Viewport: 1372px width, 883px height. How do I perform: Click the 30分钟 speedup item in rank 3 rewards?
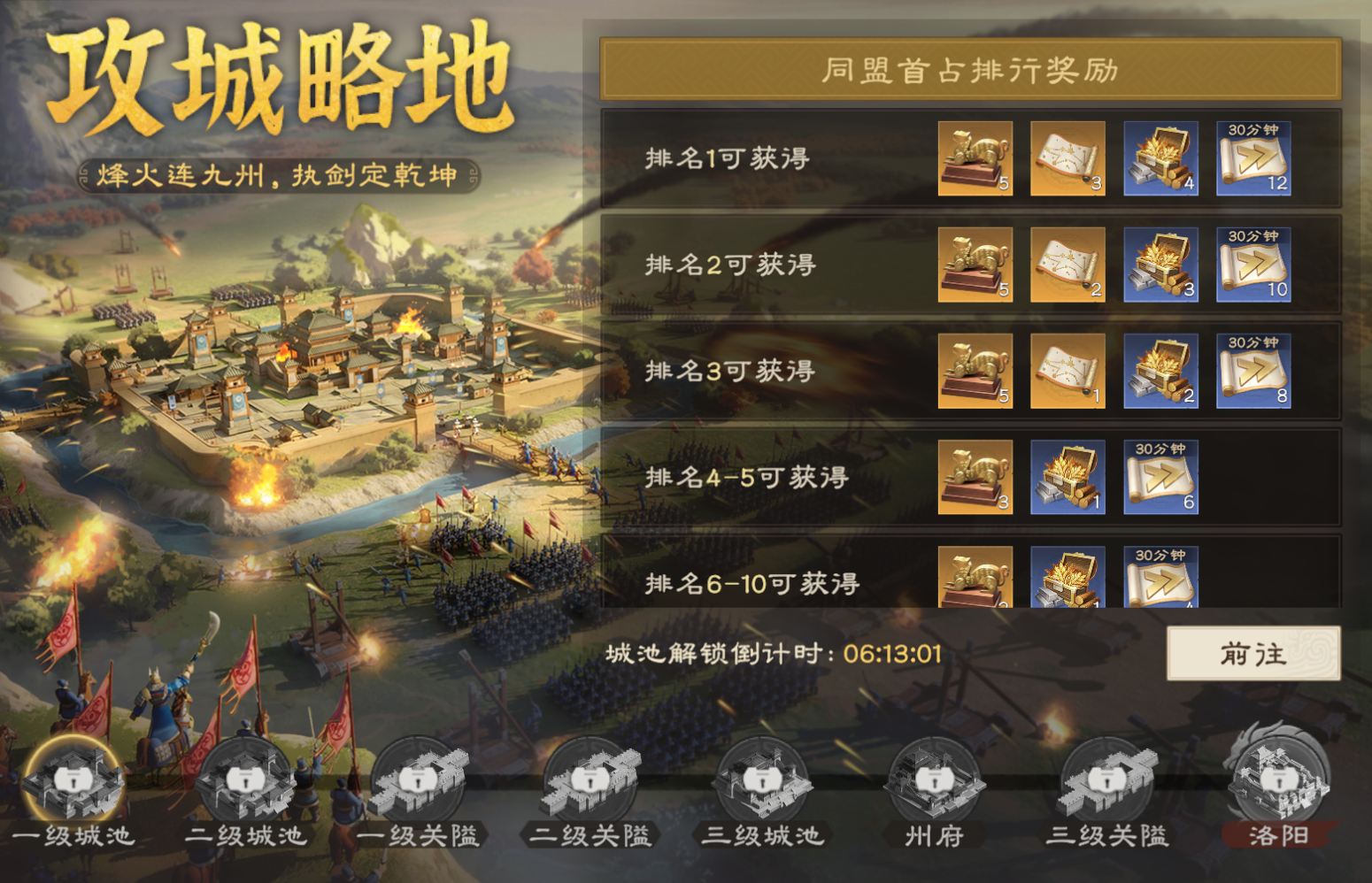1253,372
